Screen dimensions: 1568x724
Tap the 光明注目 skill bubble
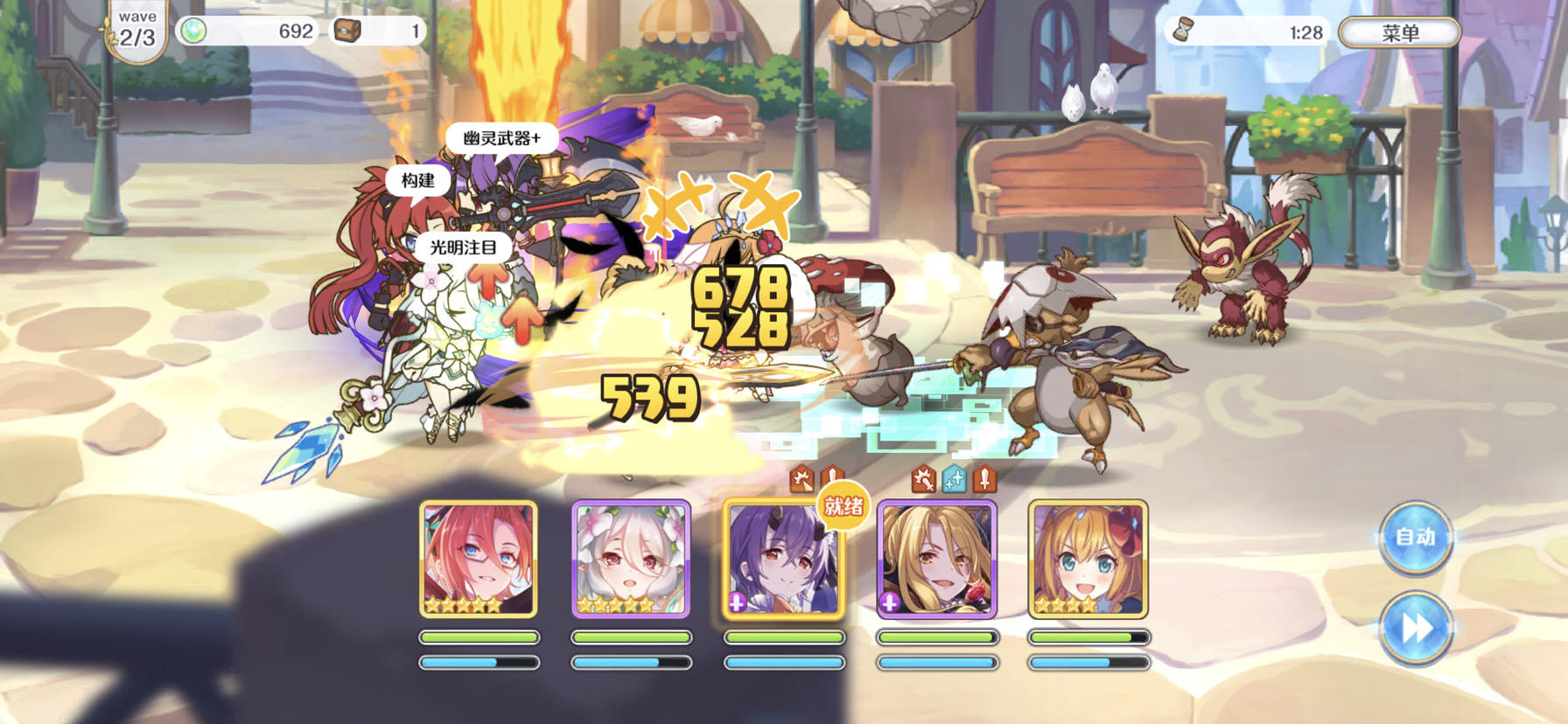click(x=465, y=247)
